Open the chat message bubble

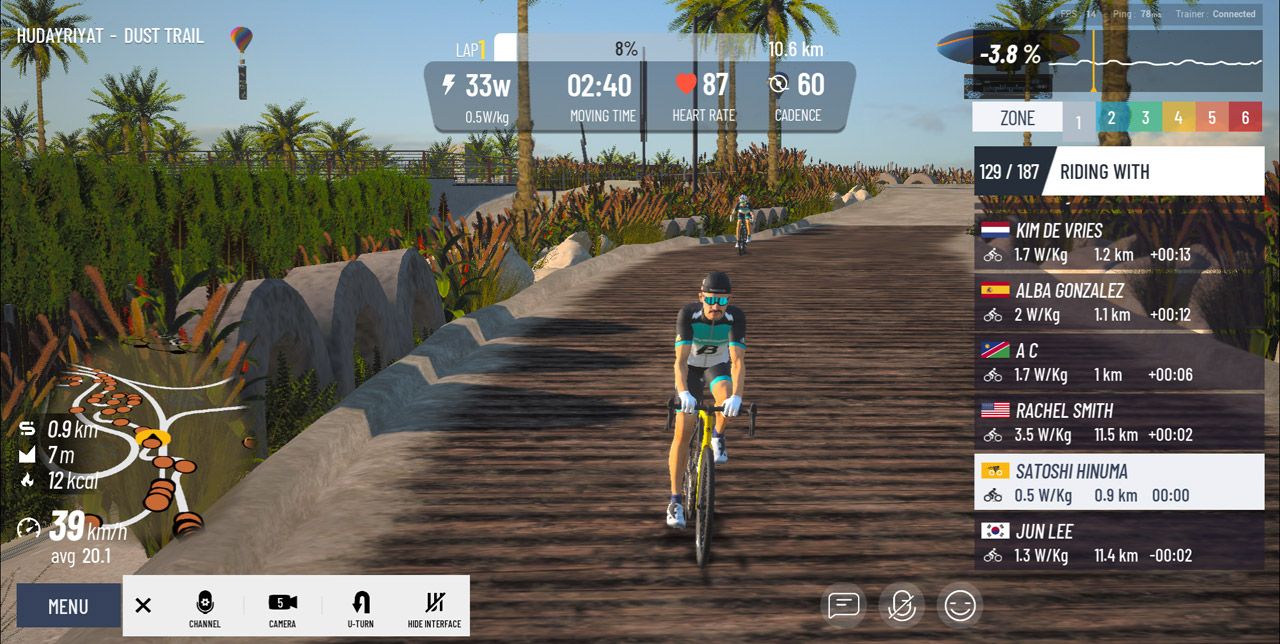pyautogui.click(x=844, y=605)
